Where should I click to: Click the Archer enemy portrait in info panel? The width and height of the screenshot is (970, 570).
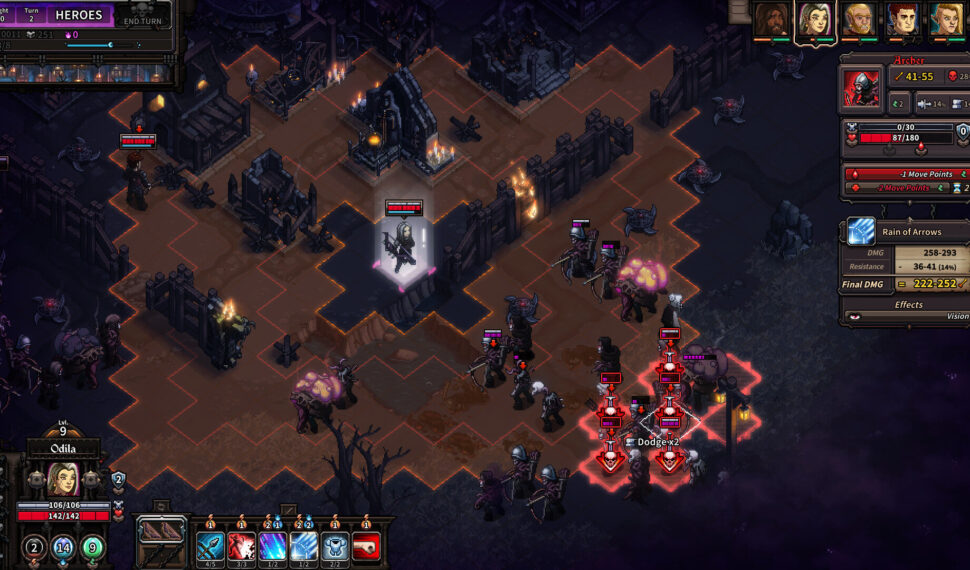click(x=860, y=87)
